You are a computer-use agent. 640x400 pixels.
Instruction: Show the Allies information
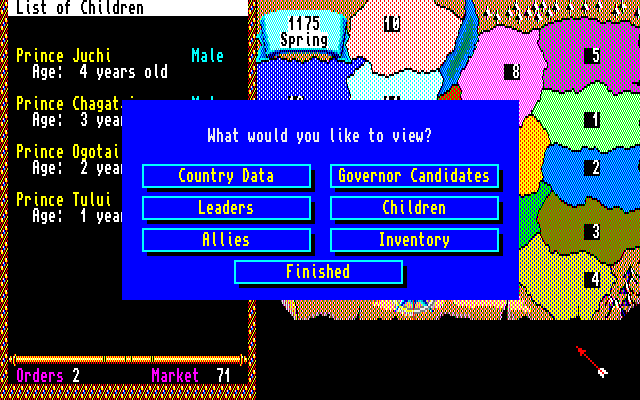click(226, 240)
